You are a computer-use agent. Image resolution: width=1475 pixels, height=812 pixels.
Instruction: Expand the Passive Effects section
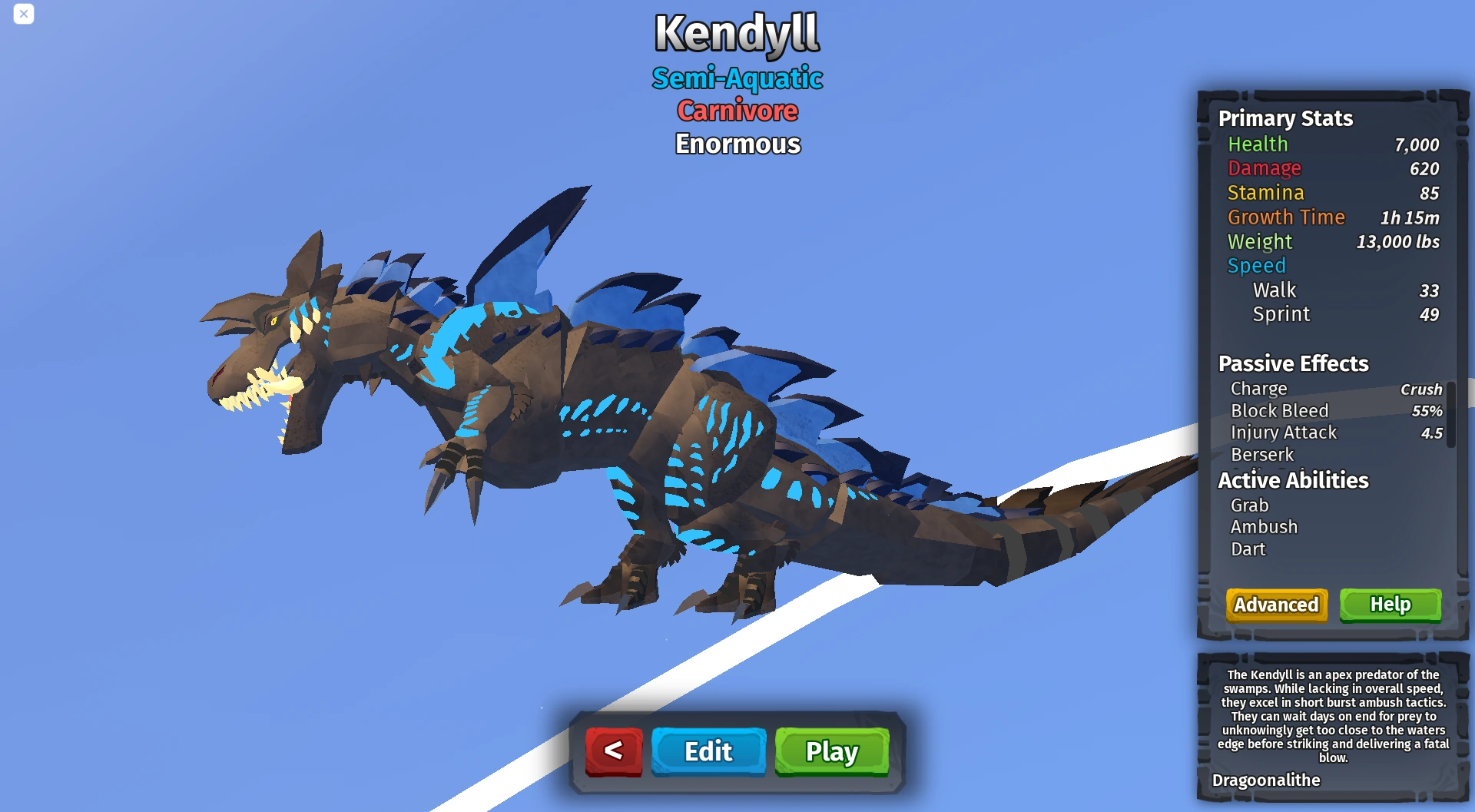pos(1294,363)
